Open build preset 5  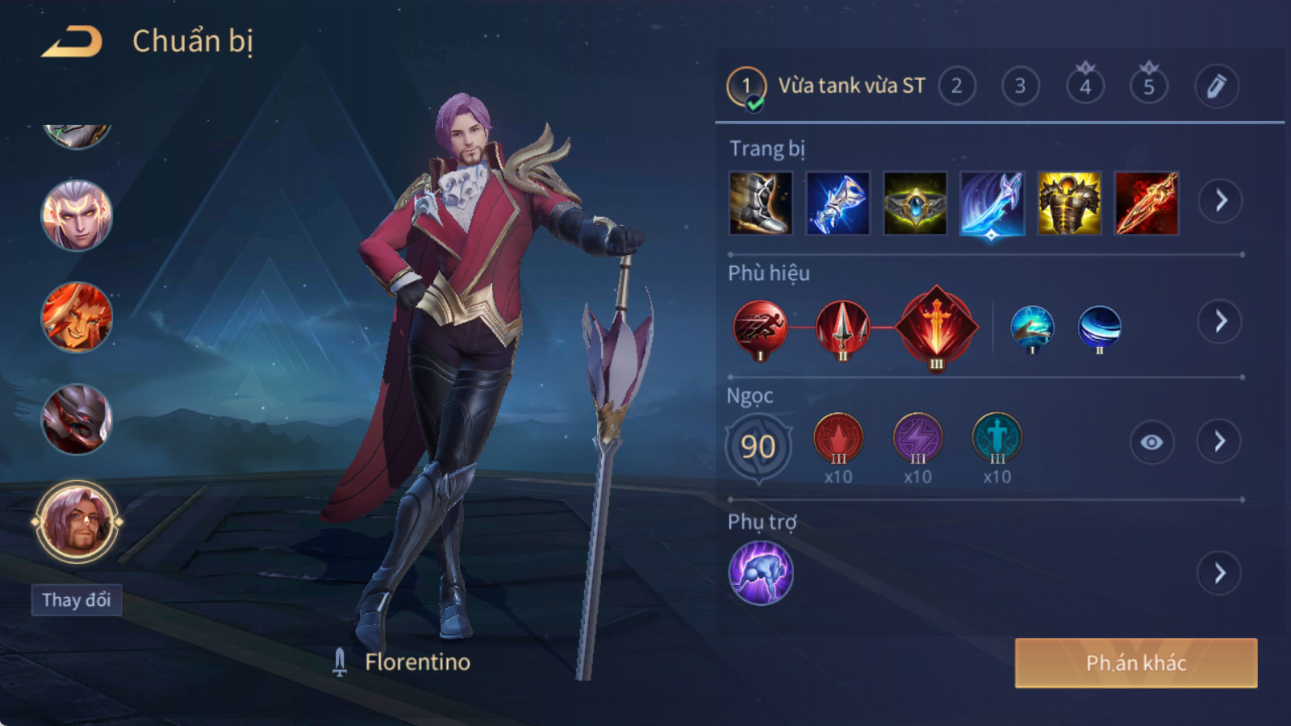coord(1149,86)
